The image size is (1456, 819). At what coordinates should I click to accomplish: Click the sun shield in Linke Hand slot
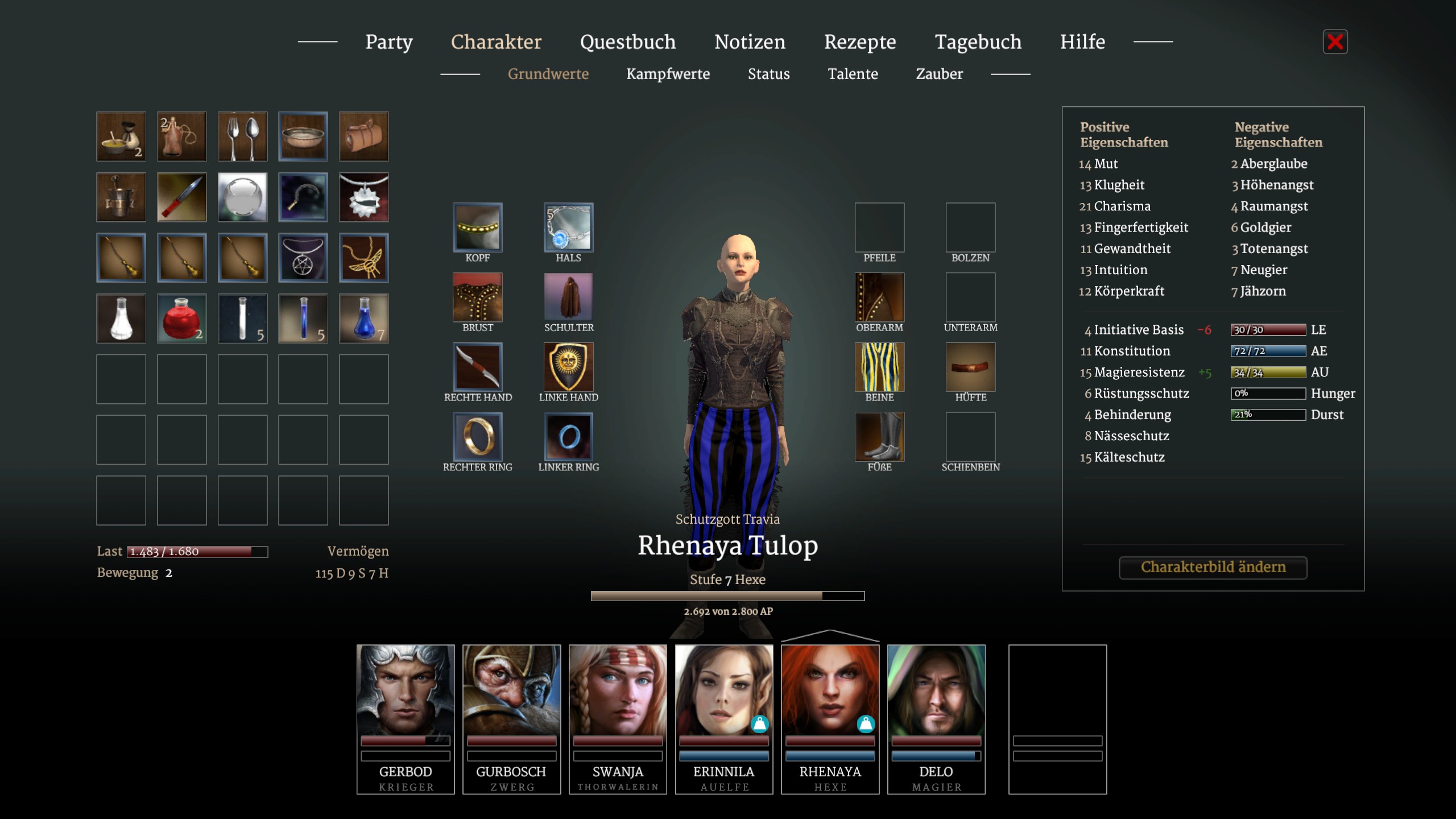(x=568, y=367)
